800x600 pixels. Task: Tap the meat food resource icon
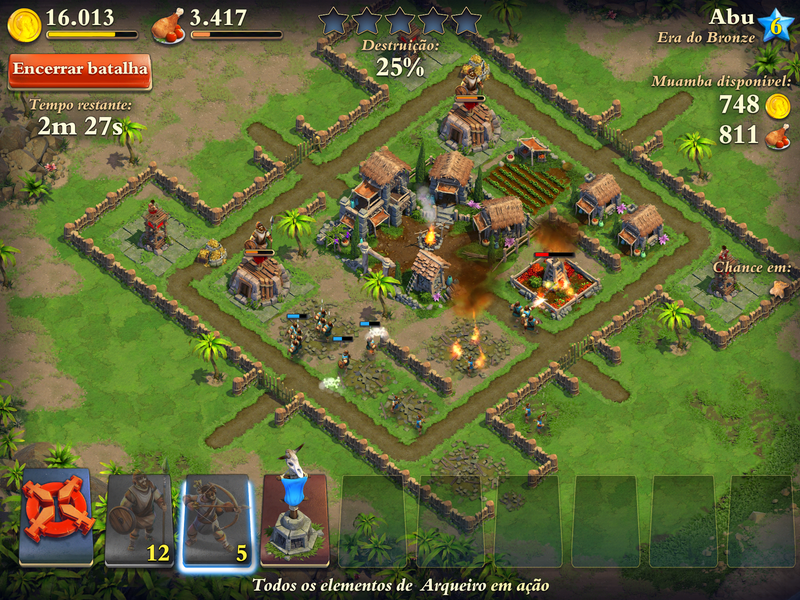tap(169, 25)
